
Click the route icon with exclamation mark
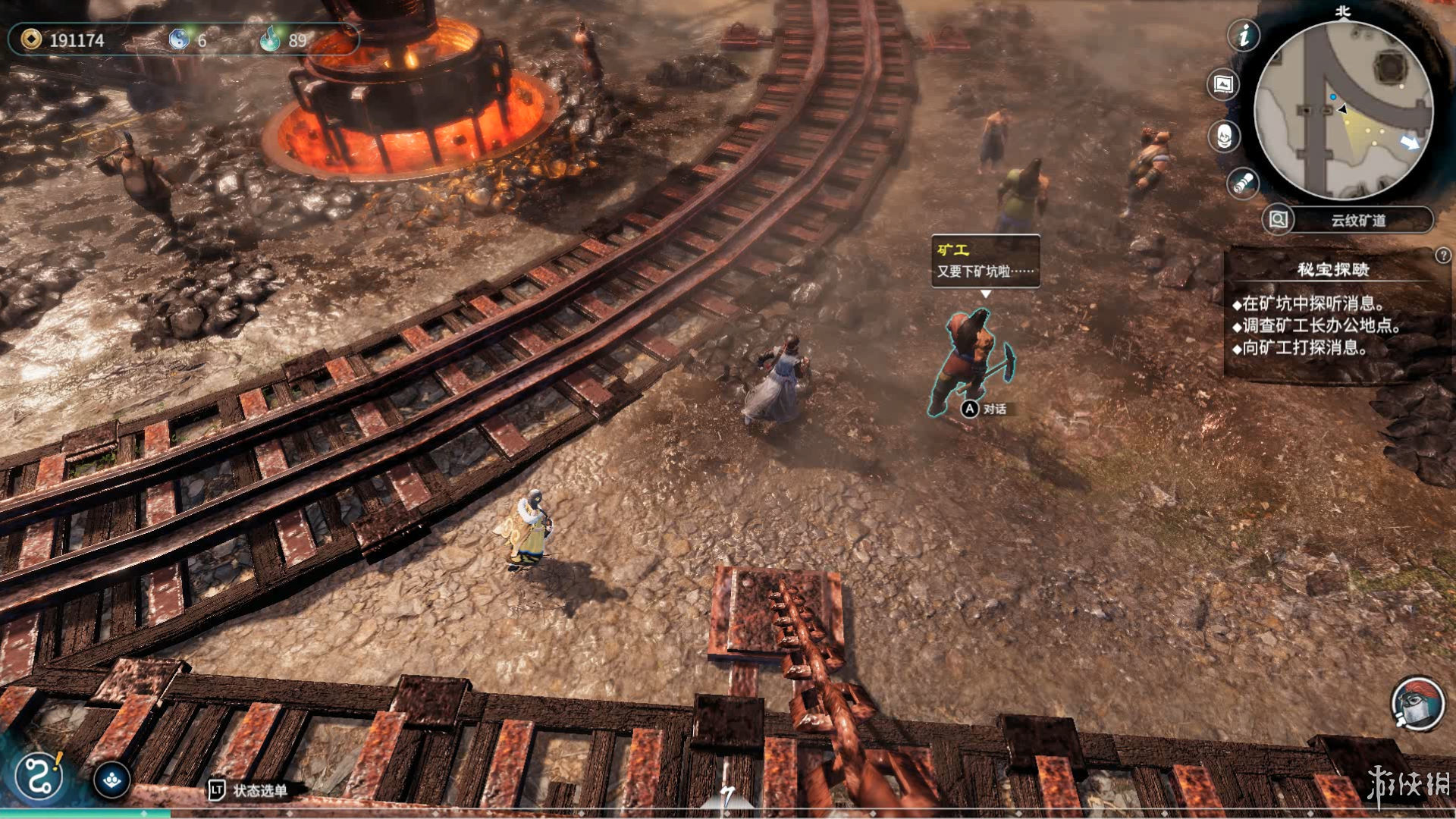tap(39, 775)
